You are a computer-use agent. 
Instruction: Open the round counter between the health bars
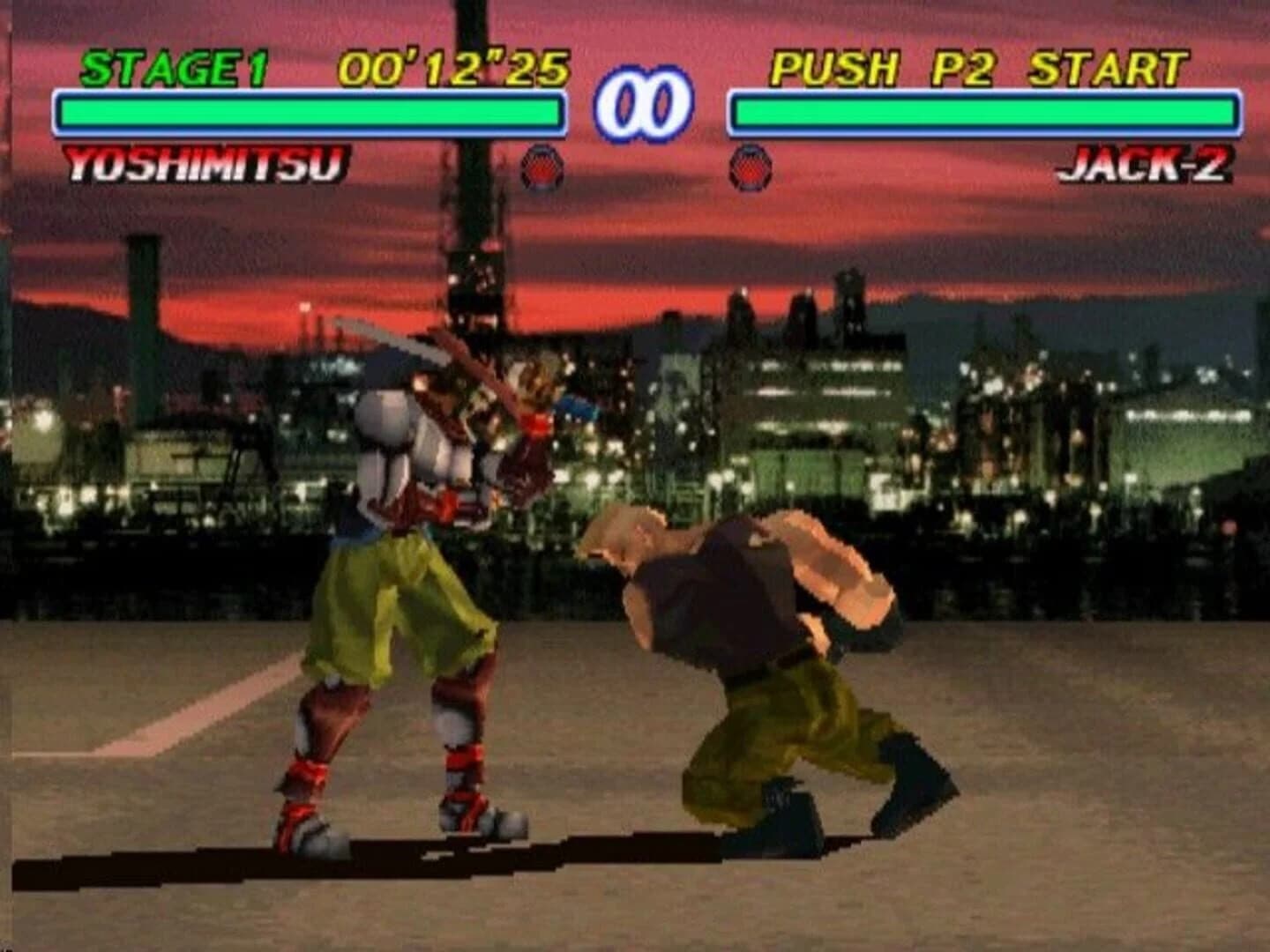[644, 105]
